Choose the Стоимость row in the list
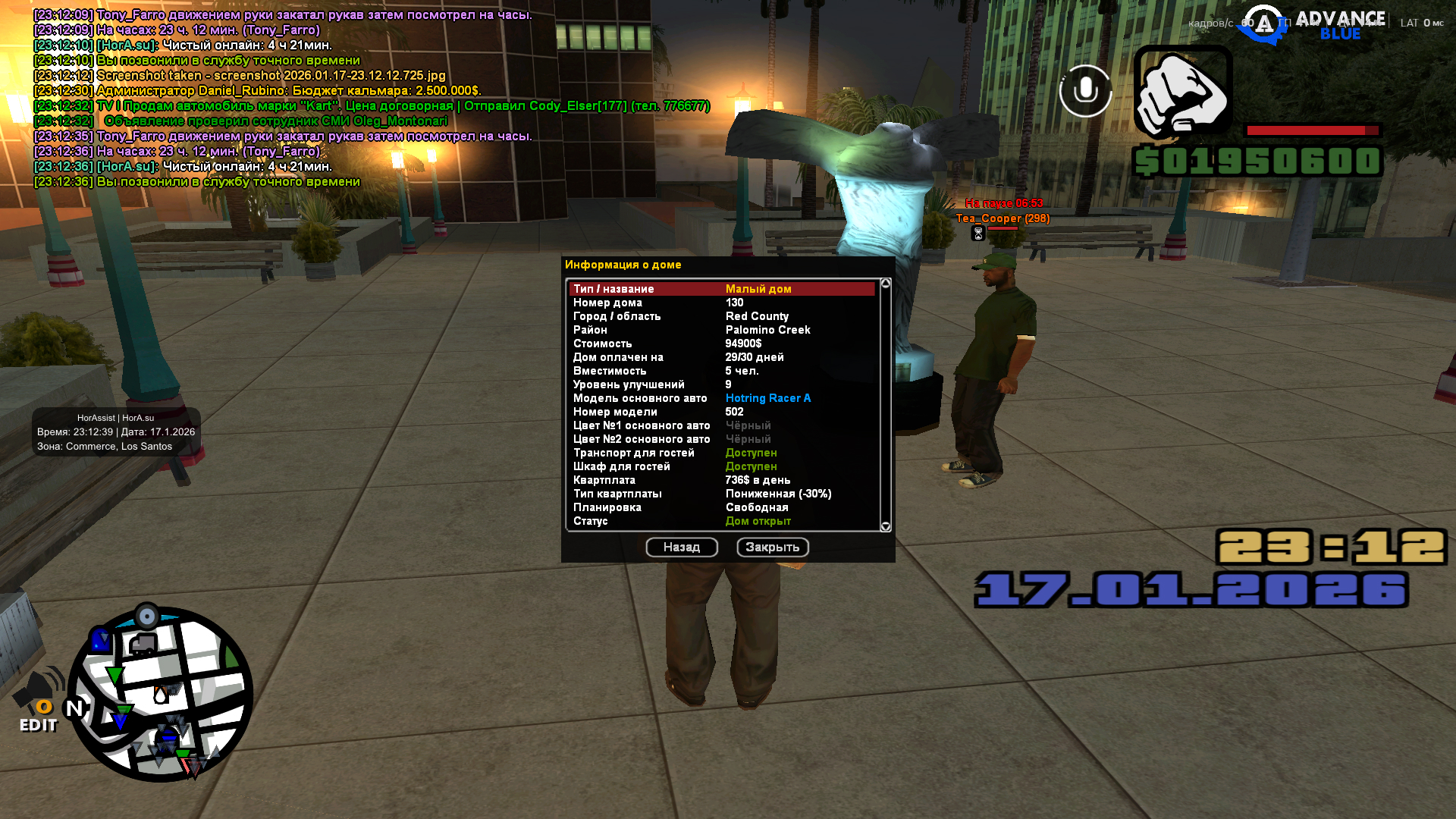 (x=722, y=344)
